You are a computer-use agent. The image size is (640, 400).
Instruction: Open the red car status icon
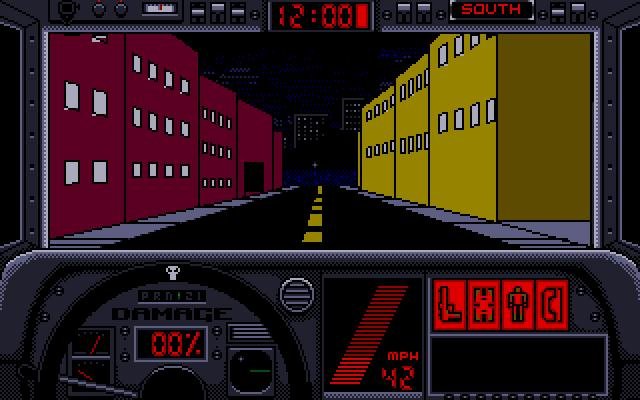486,303
